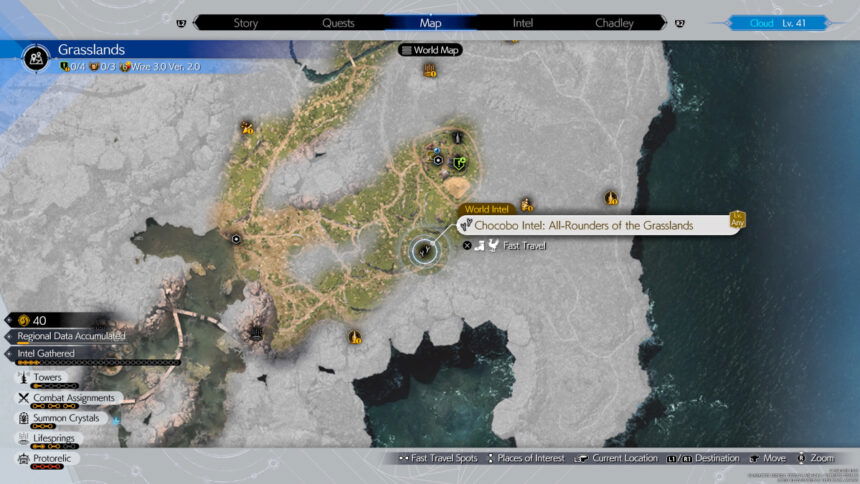Open the Quests tab

tap(338, 22)
